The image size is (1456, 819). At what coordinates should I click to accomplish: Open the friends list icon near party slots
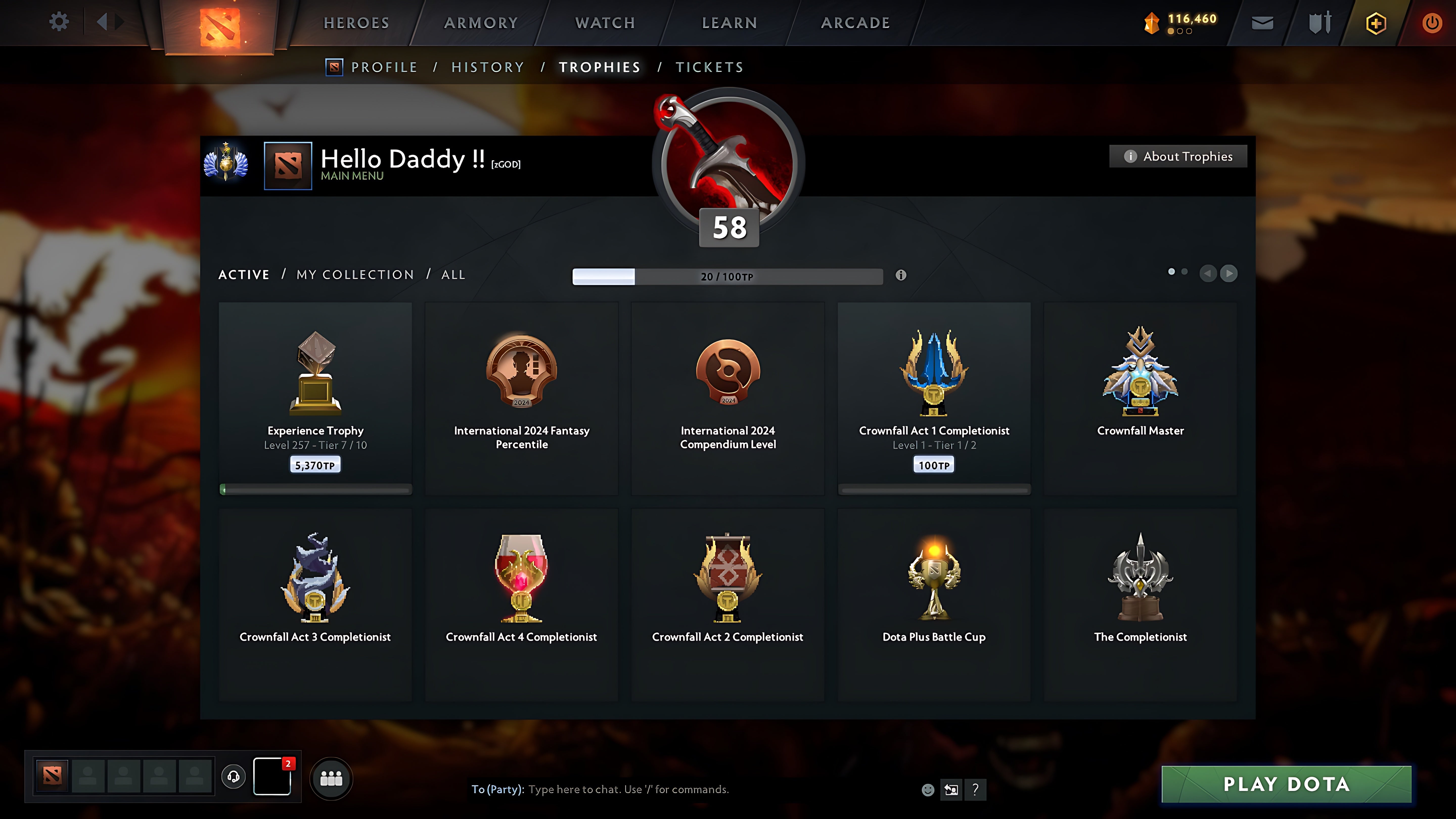[331, 778]
